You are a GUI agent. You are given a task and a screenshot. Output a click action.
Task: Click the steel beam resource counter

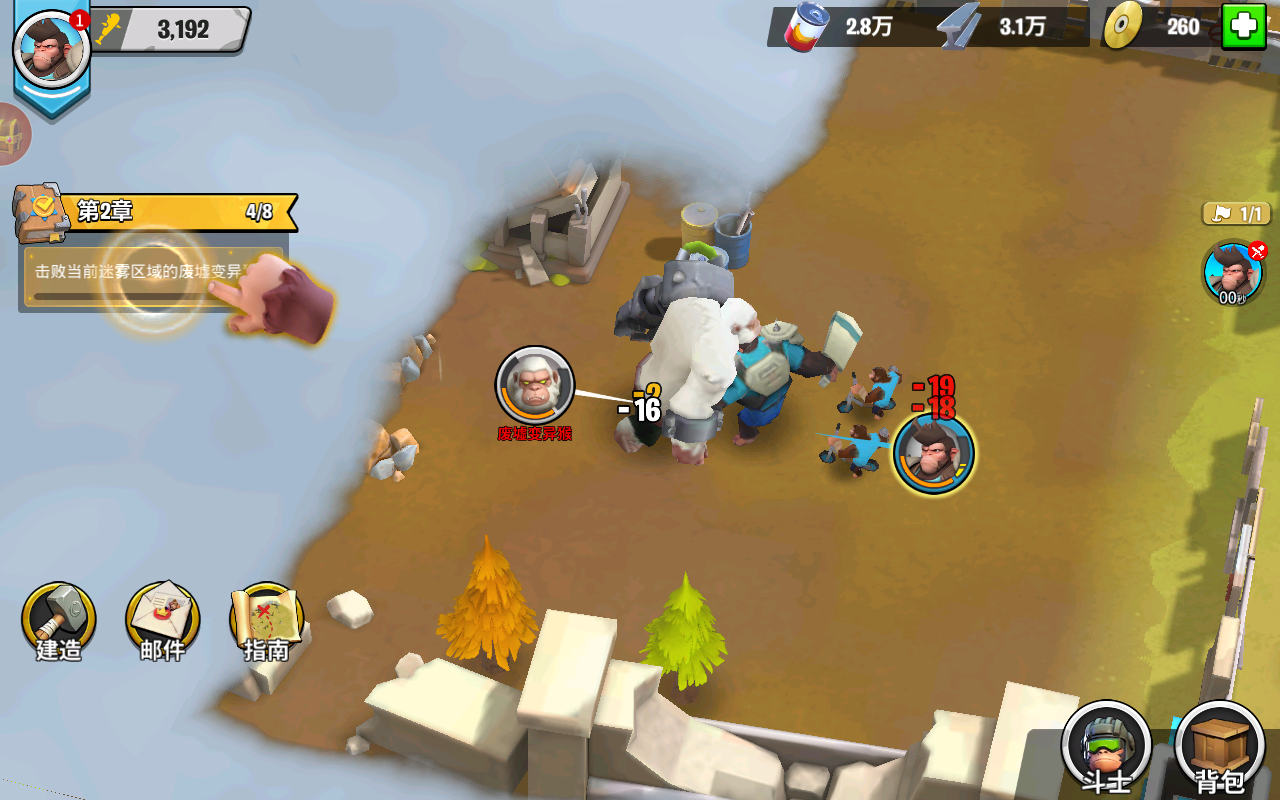997,27
